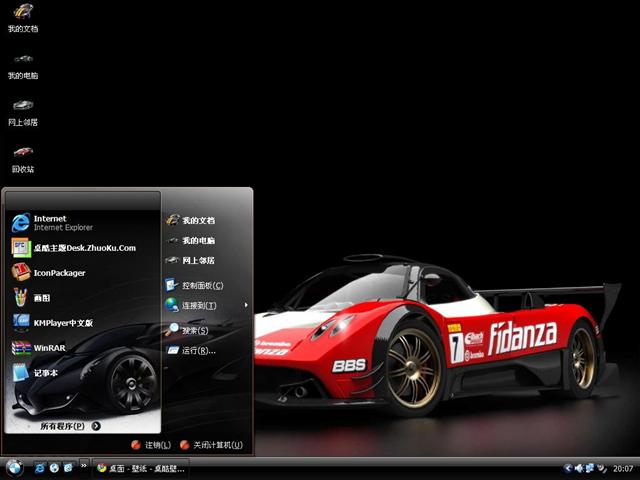Choose 运行(R)... run dialog

pyautogui.click(x=198, y=350)
